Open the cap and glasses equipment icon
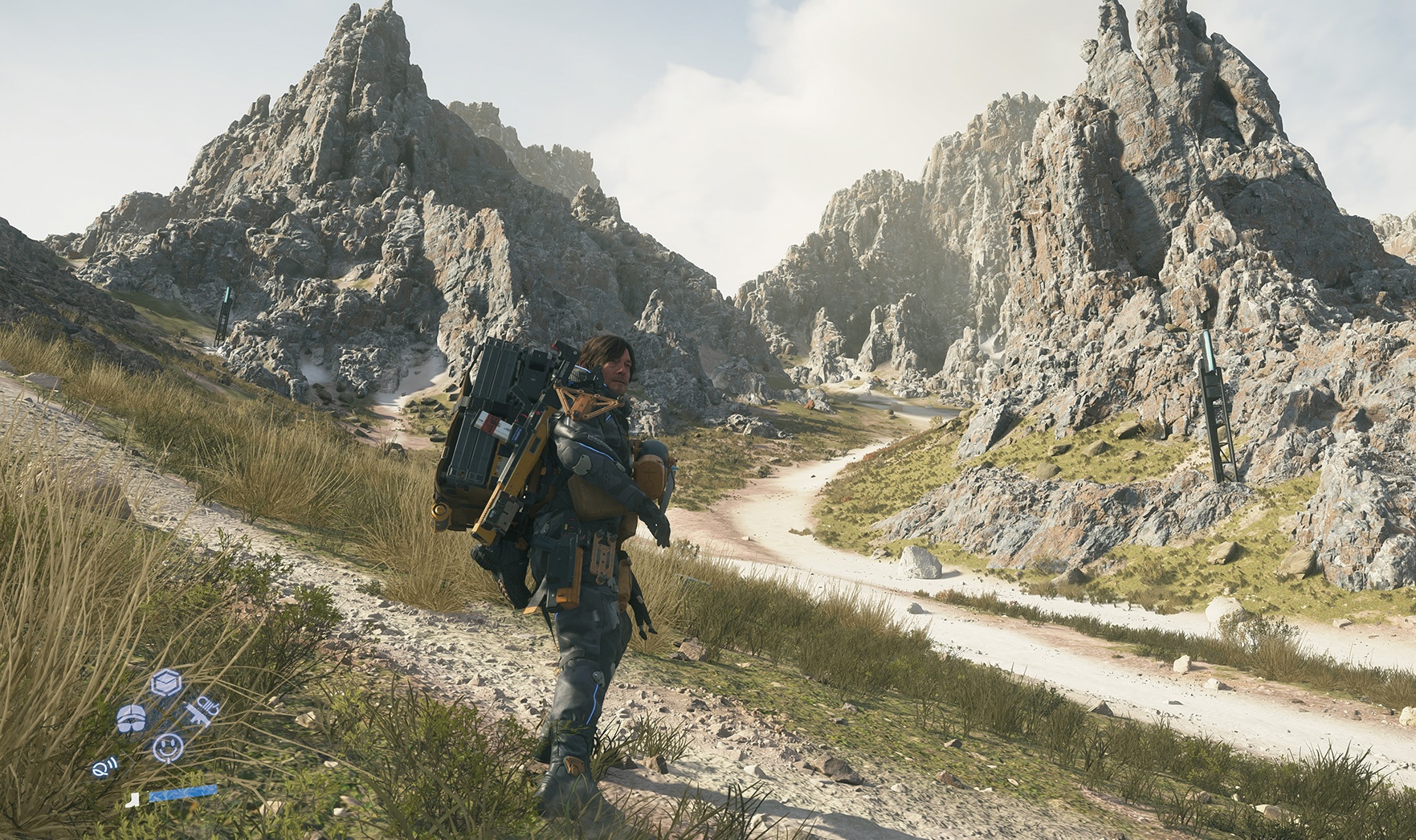 tap(131, 718)
